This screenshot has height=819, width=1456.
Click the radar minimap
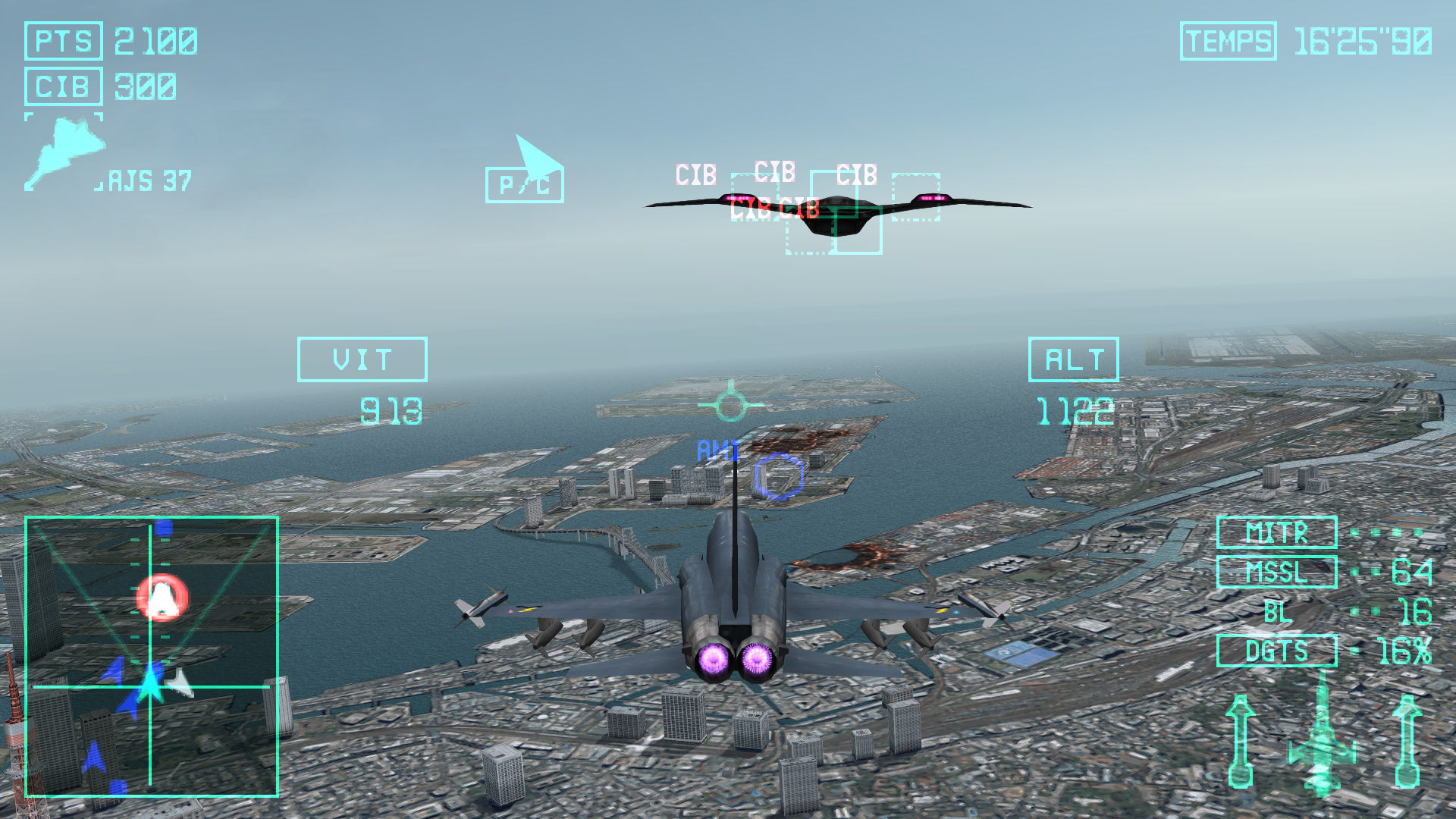(x=152, y=656)
